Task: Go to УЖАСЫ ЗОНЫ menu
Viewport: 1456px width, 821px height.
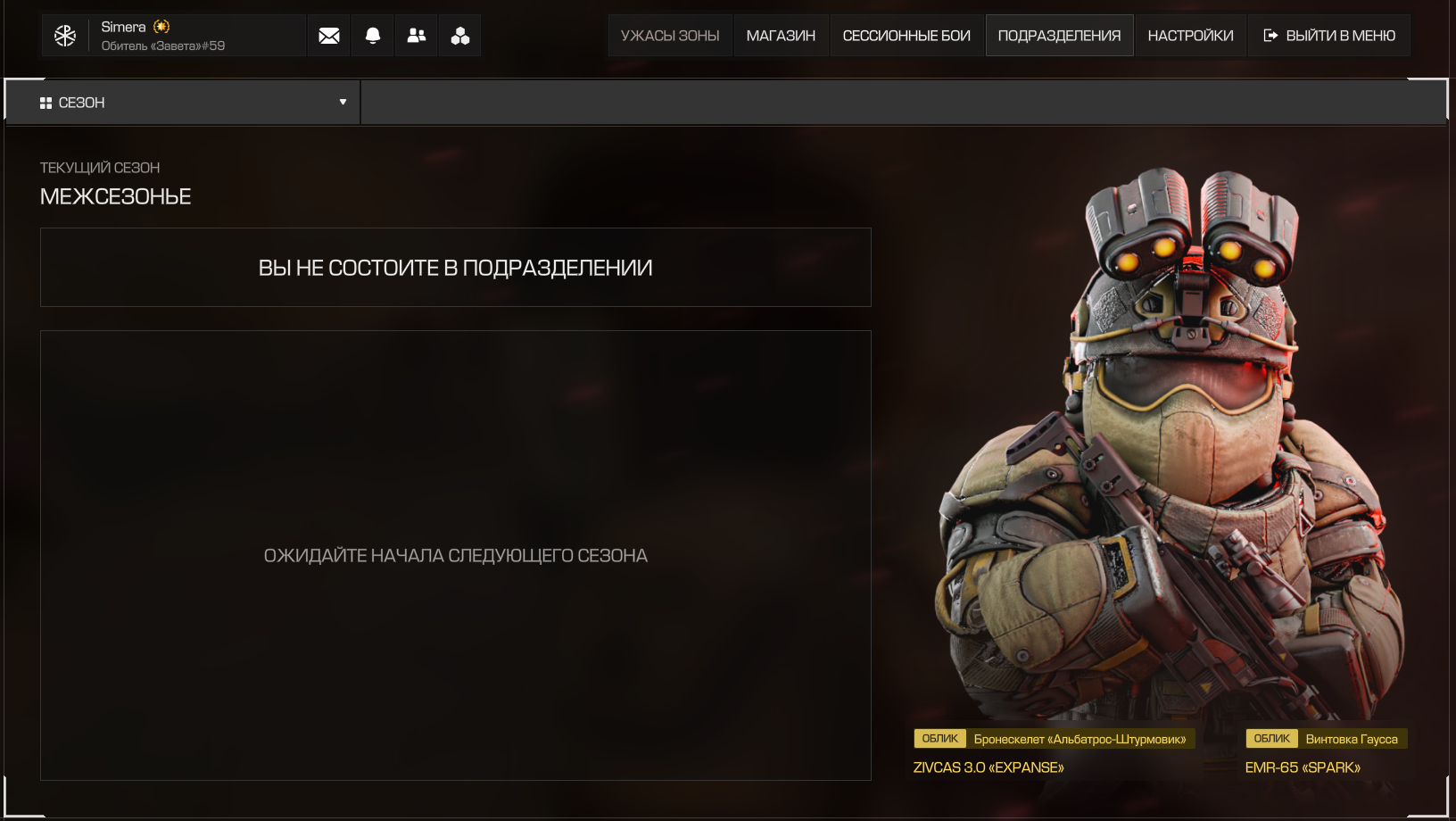Action: tap(670, 36)
